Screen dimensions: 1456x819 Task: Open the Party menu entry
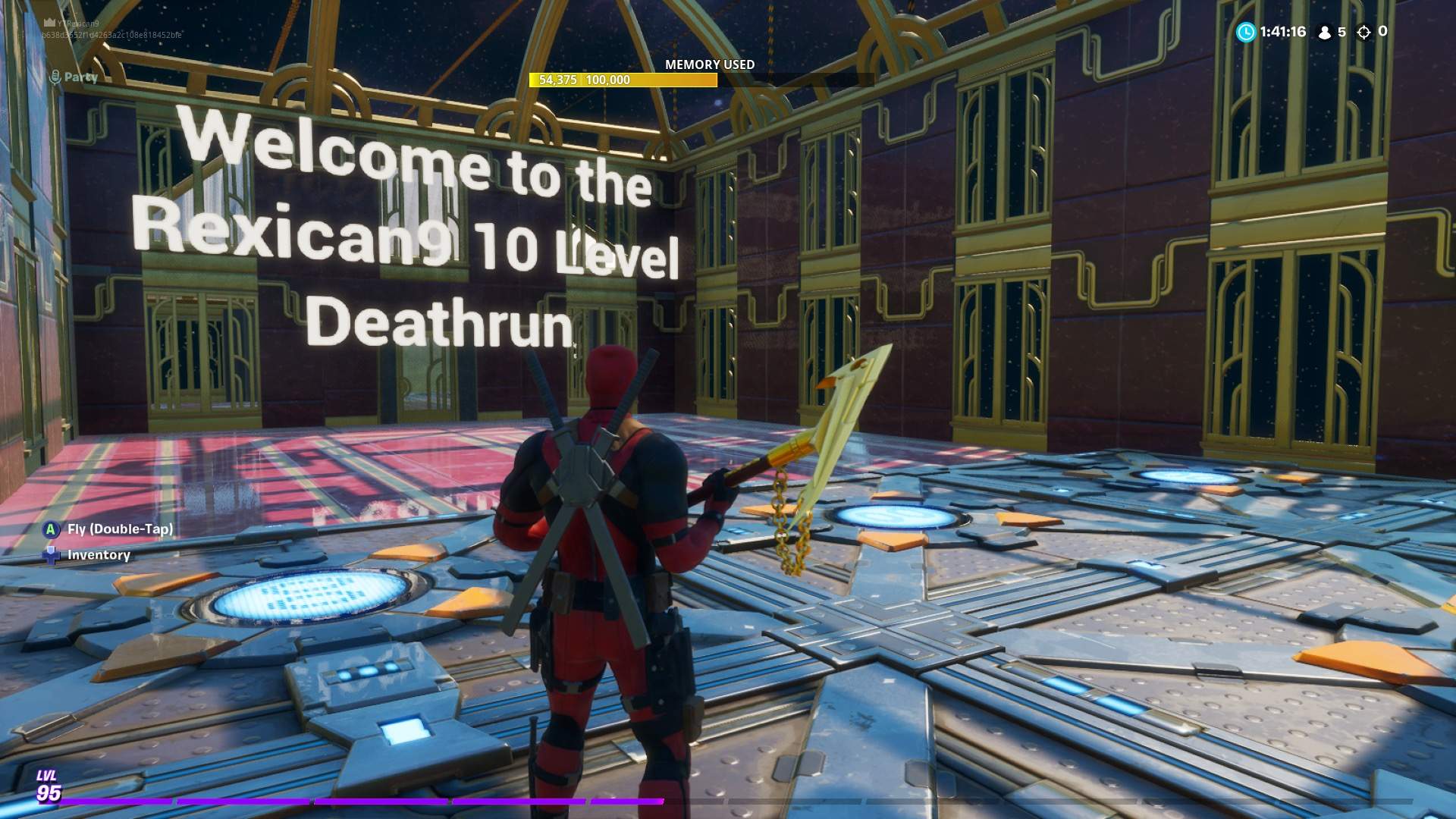pos(82,76)
